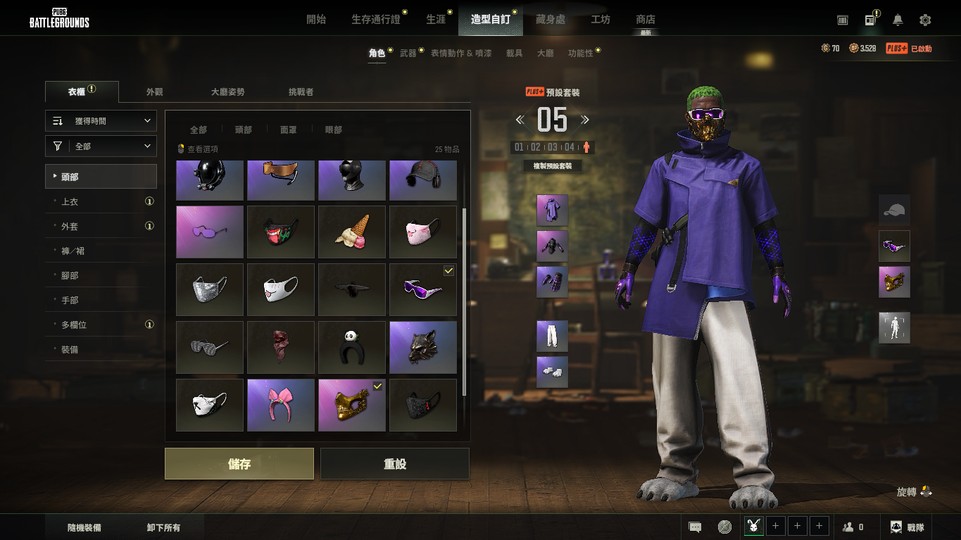This screenshot has height=540, width=961.
Task: Select the ice cream cone mask item
Action: (352, 232)
